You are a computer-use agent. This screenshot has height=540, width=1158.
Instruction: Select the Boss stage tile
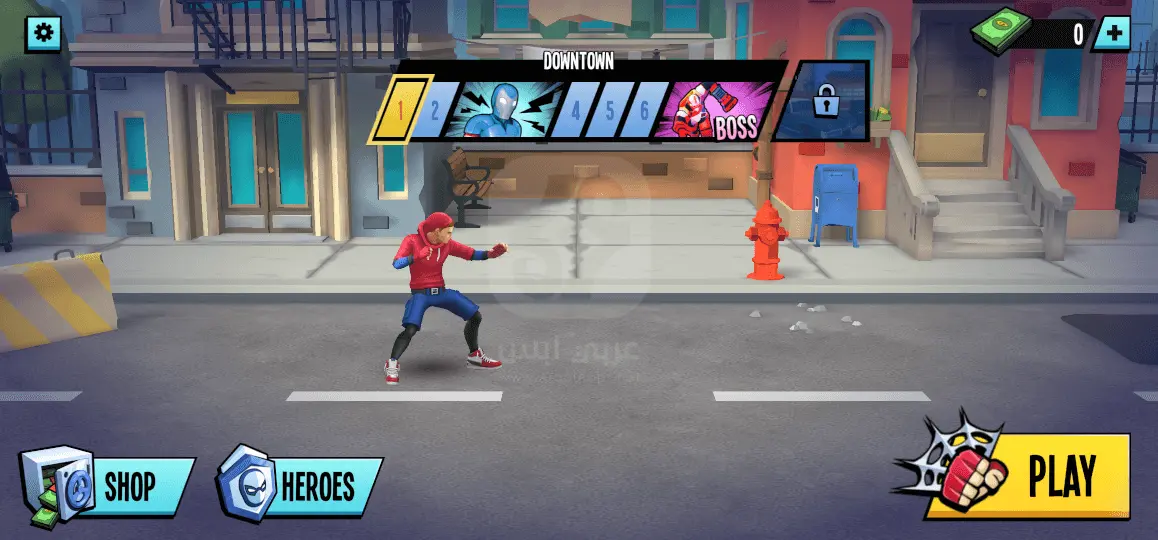(715, 110)
